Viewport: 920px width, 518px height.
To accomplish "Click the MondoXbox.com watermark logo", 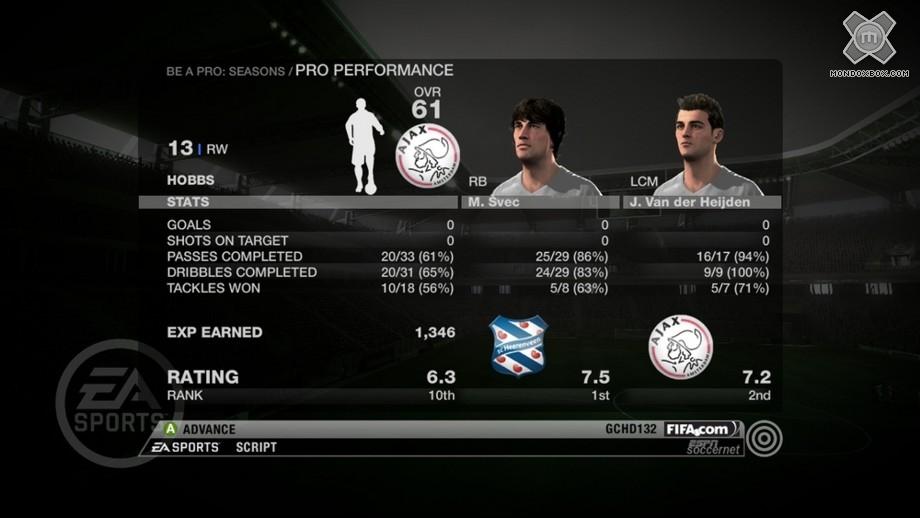I will click(868, 43).
